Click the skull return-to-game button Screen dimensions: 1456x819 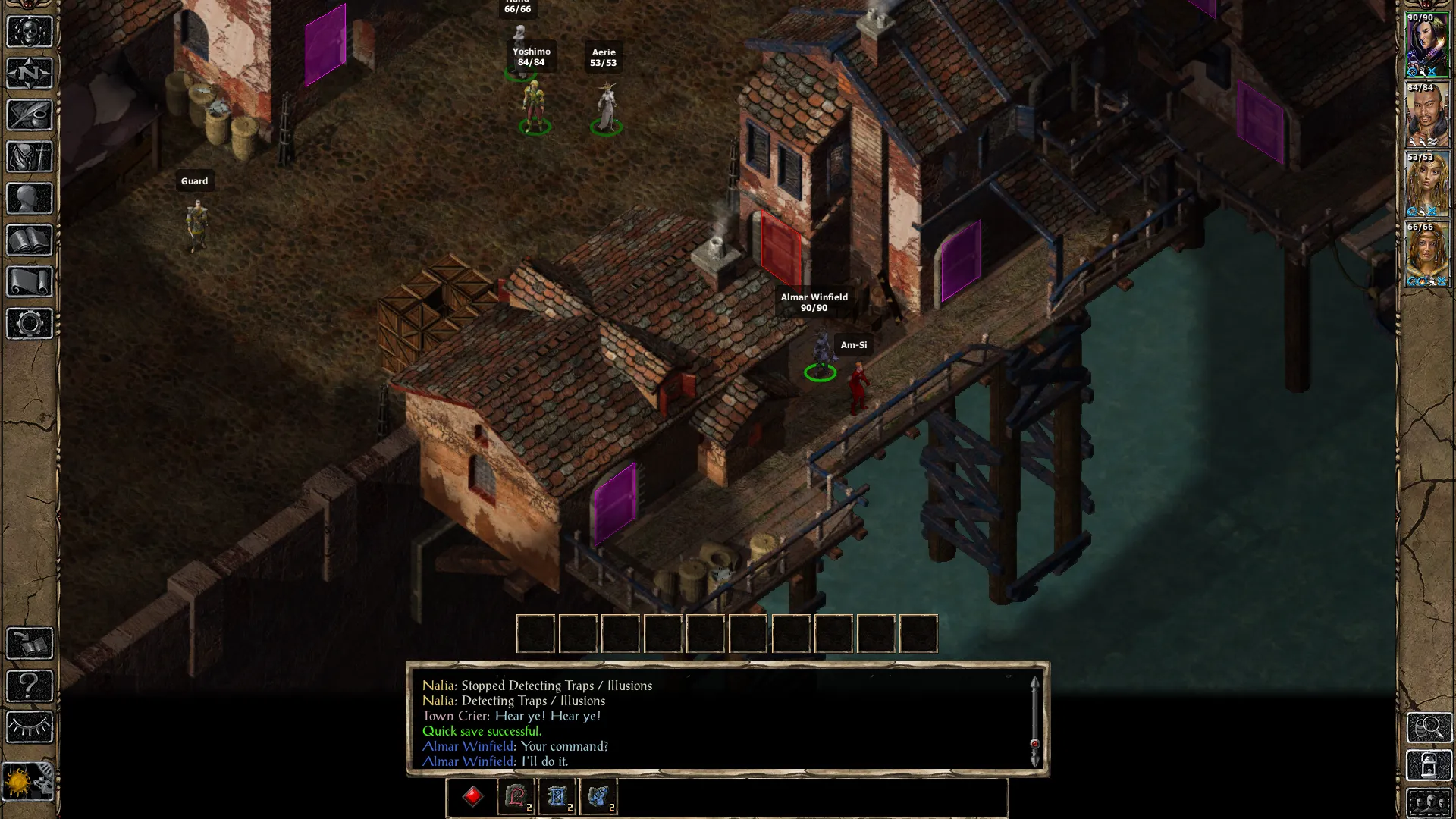click(30, 32)
